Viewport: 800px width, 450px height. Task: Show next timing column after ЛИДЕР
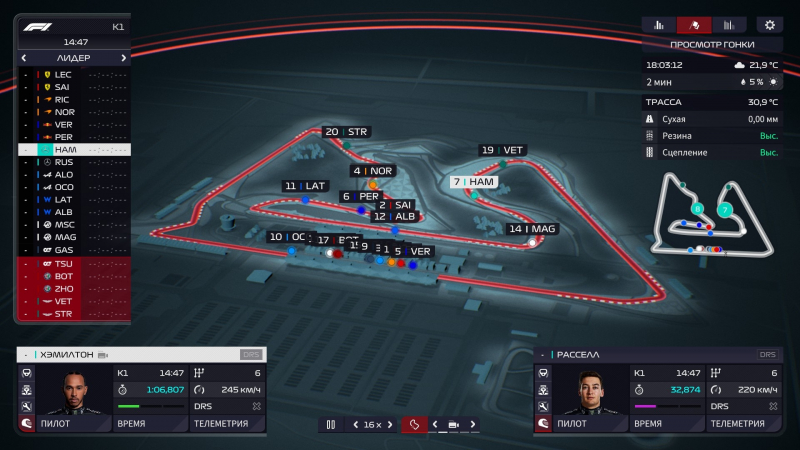(124, 58)
